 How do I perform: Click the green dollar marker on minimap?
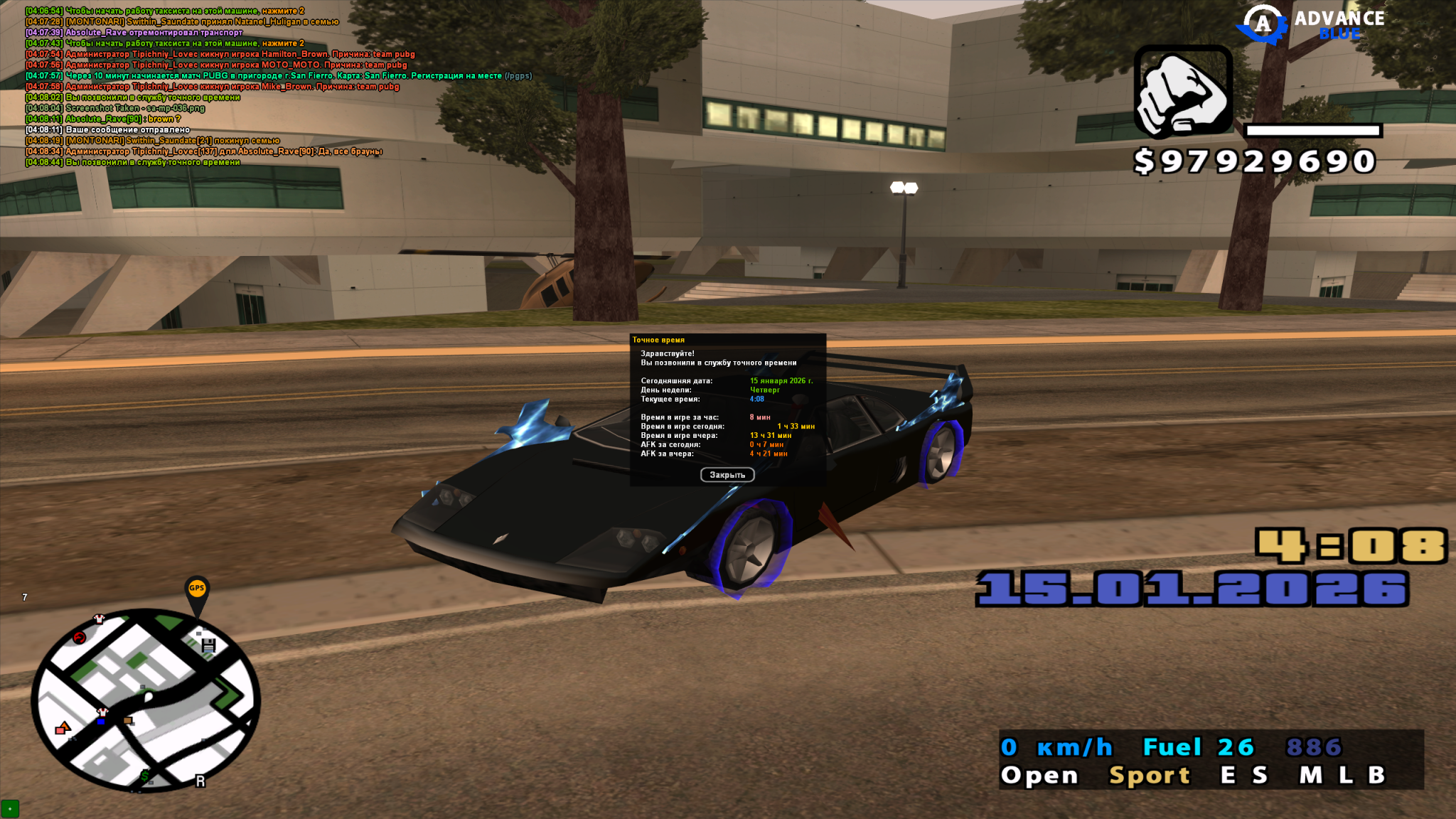(145, 776)
